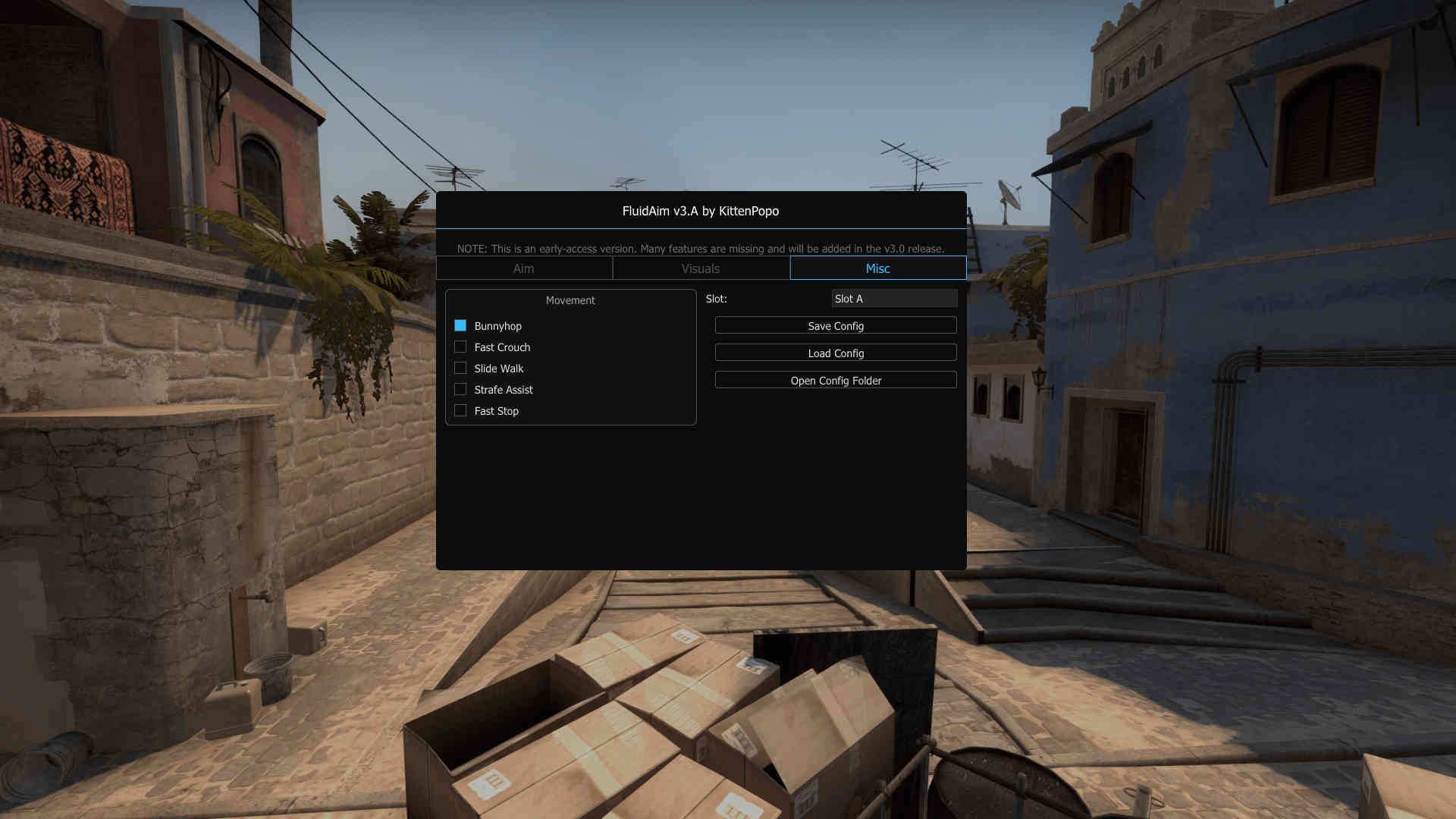
Task: Uncheck Bunnyhop to stop bunny hopping
Action: [460, 325]
